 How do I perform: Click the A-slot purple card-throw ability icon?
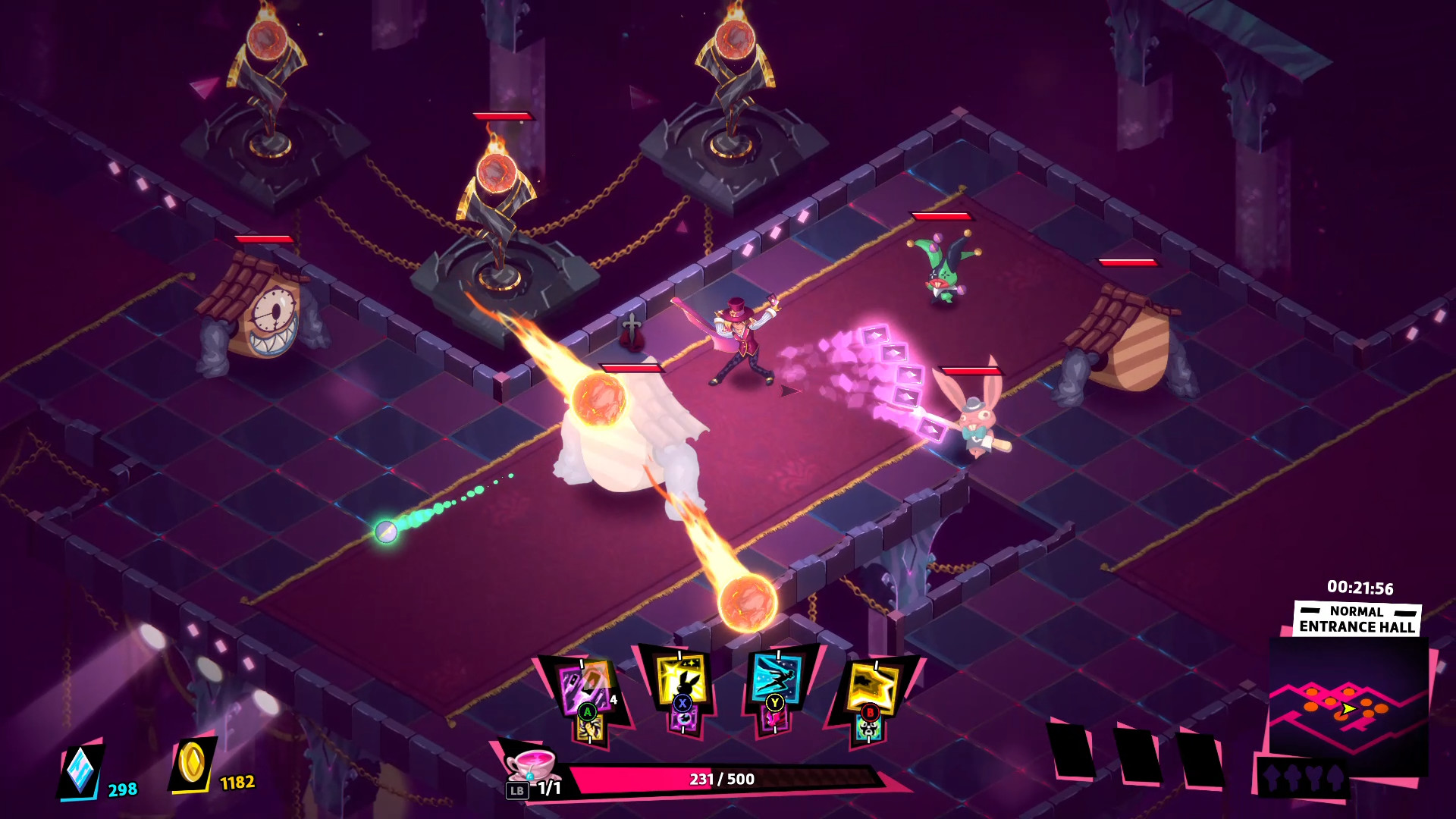(584, 684)
